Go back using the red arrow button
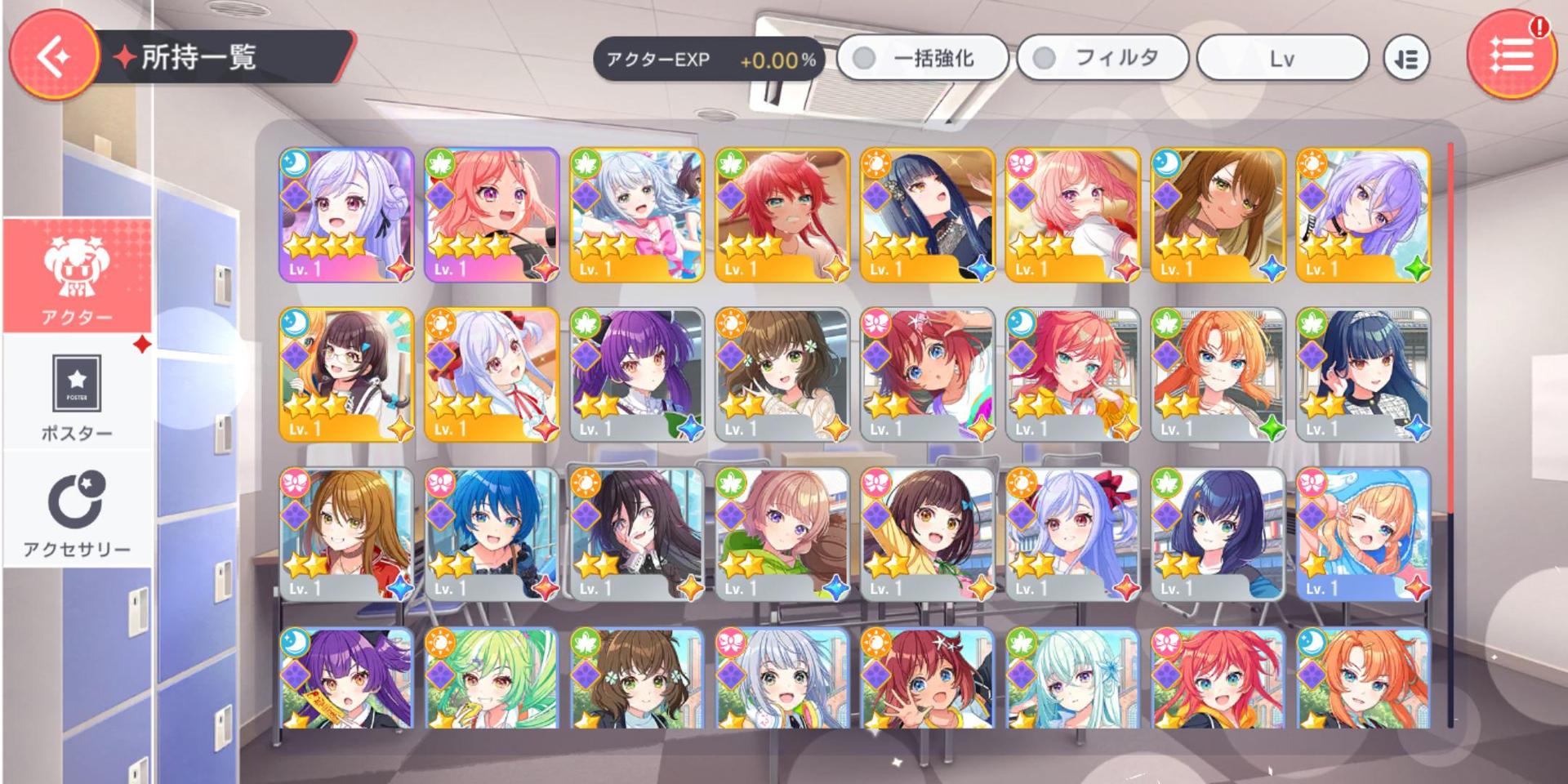Viewport: 1568px width, 784px height. point(54,56)
